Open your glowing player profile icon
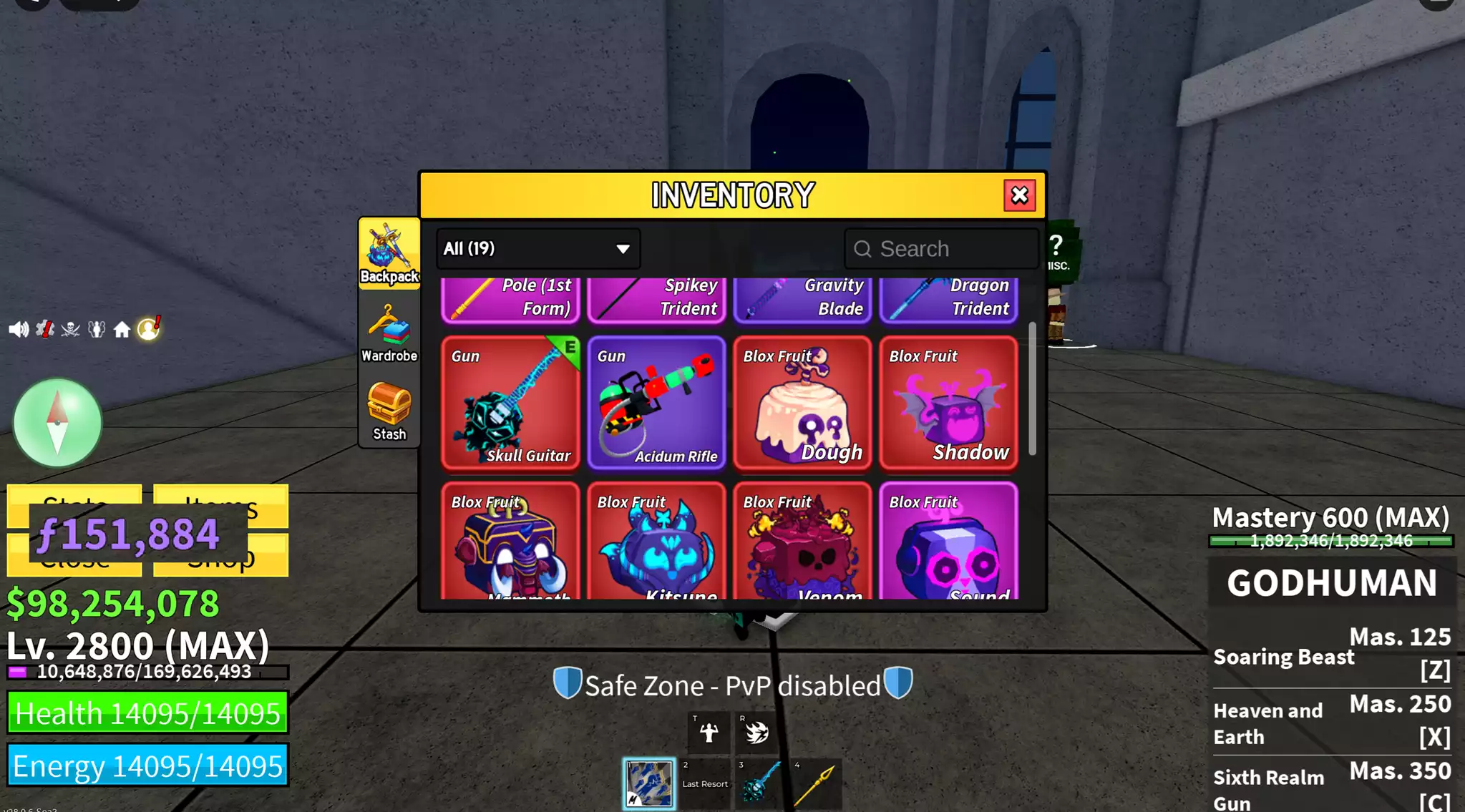1465x812 pixels. [x=147, y=329]
